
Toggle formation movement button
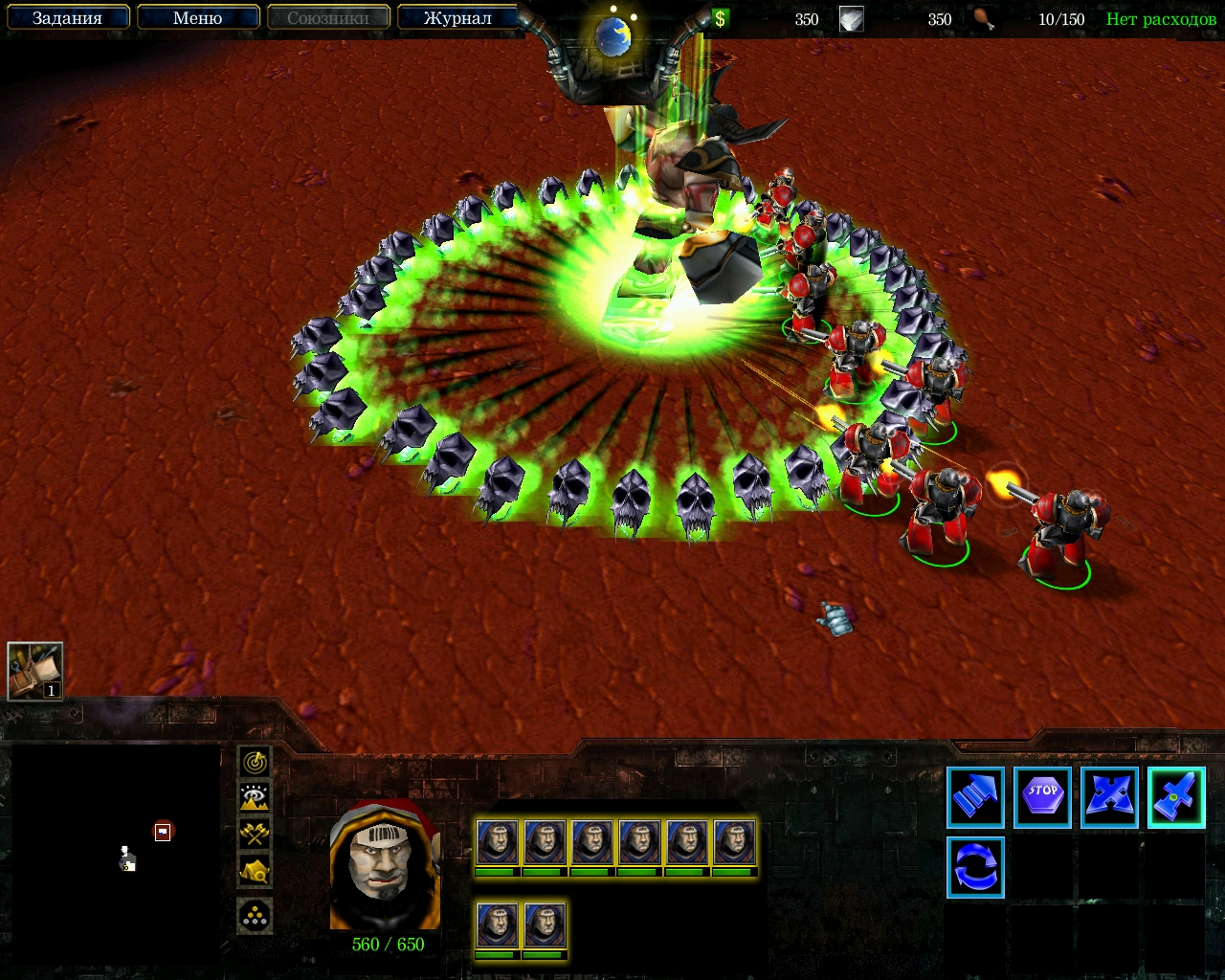[x=255, y=916]
